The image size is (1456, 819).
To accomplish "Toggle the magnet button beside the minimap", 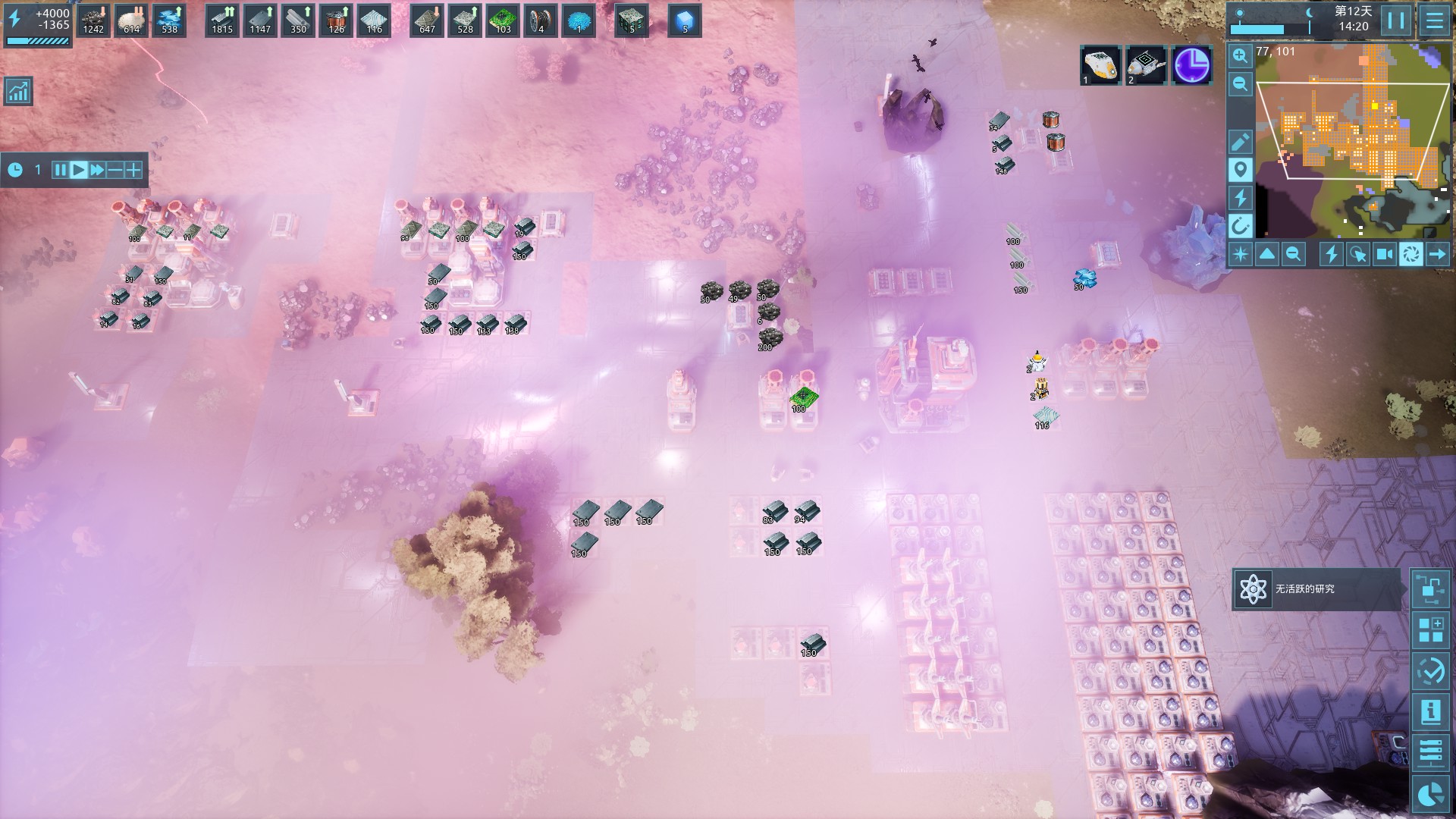I will [1241, 225].
